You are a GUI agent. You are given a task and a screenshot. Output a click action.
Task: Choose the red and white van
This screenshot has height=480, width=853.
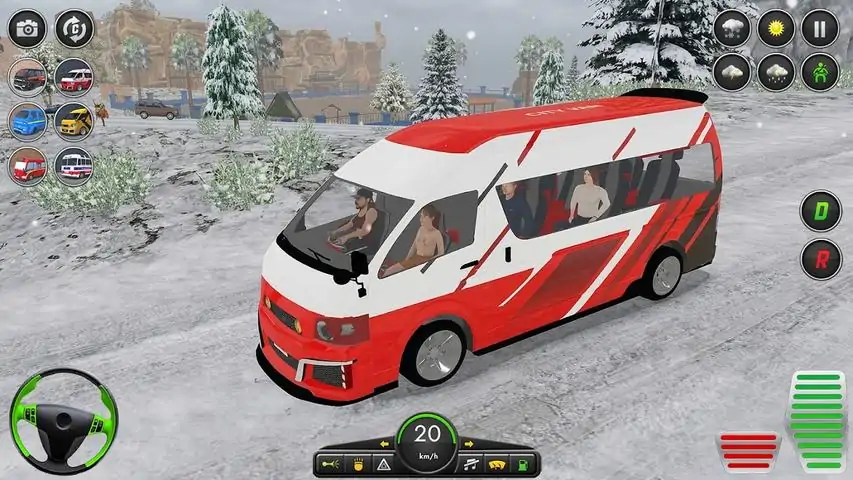(x=73, y=76)
